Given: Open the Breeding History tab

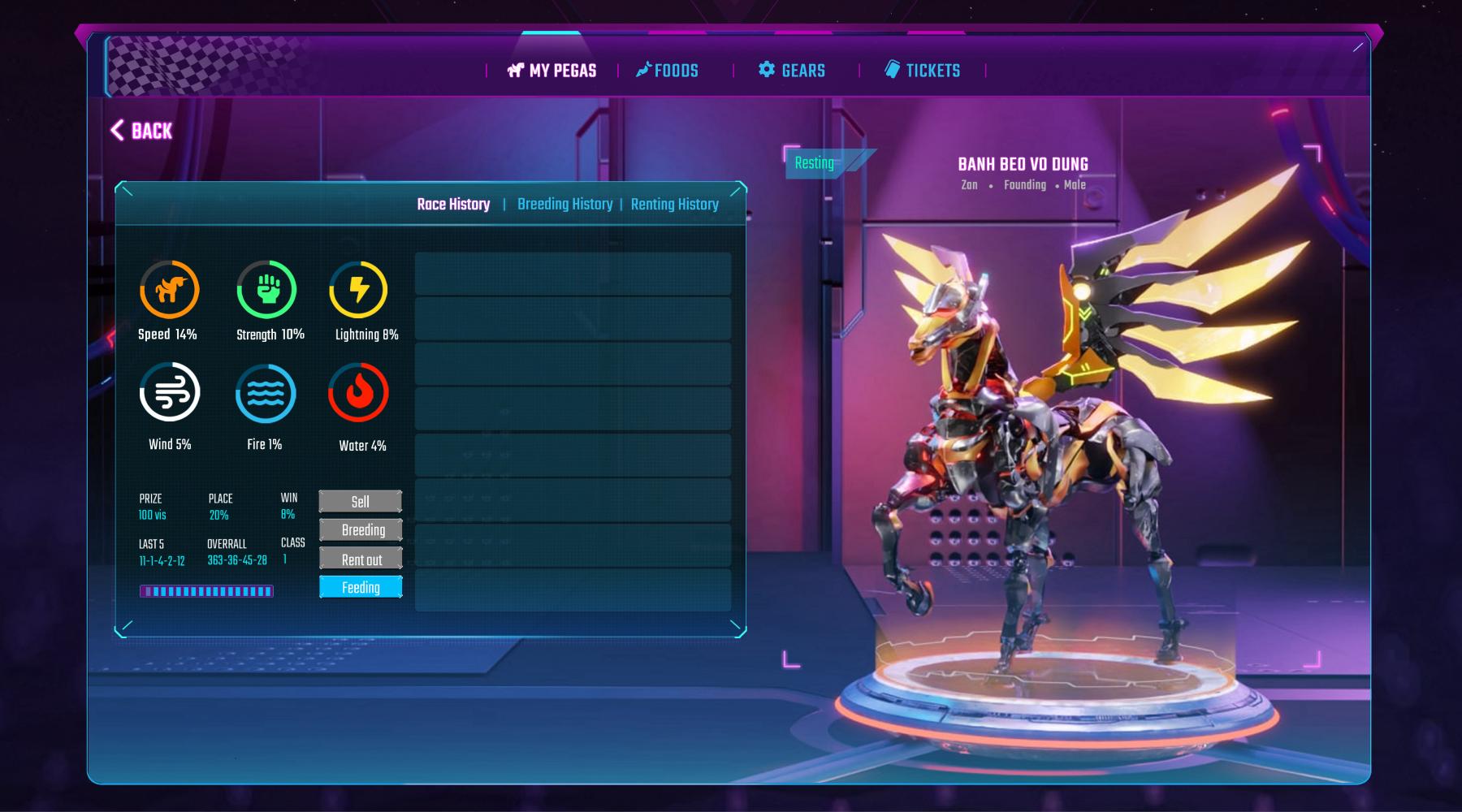Looking at the screenshot, I should point(564,205).
